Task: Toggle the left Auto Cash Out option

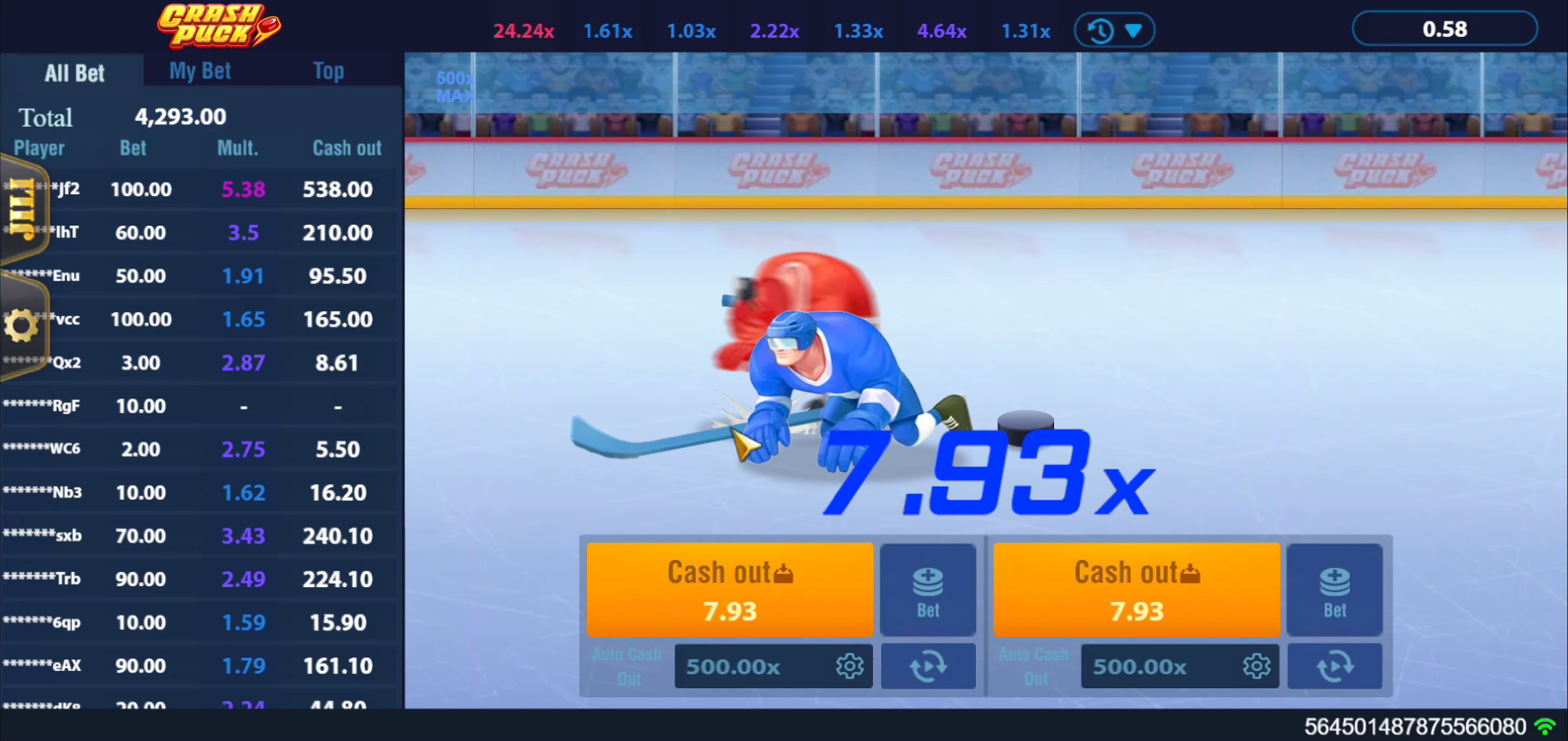Action: click(627, 666)
